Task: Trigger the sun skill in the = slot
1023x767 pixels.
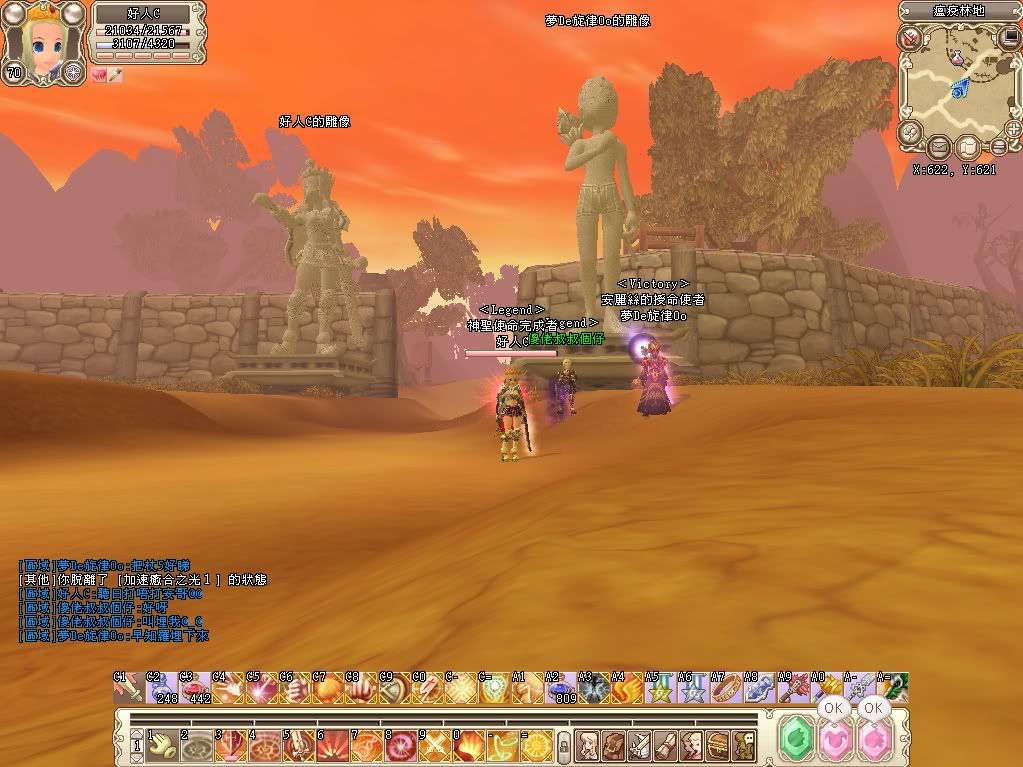Action: pyautogui.click(x=535, y=744)
